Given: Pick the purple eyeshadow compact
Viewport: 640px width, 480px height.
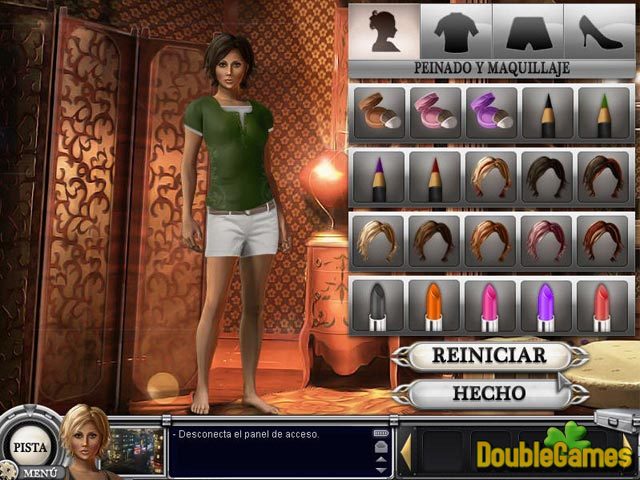Looking at the screenshot, I should (490, 113).
